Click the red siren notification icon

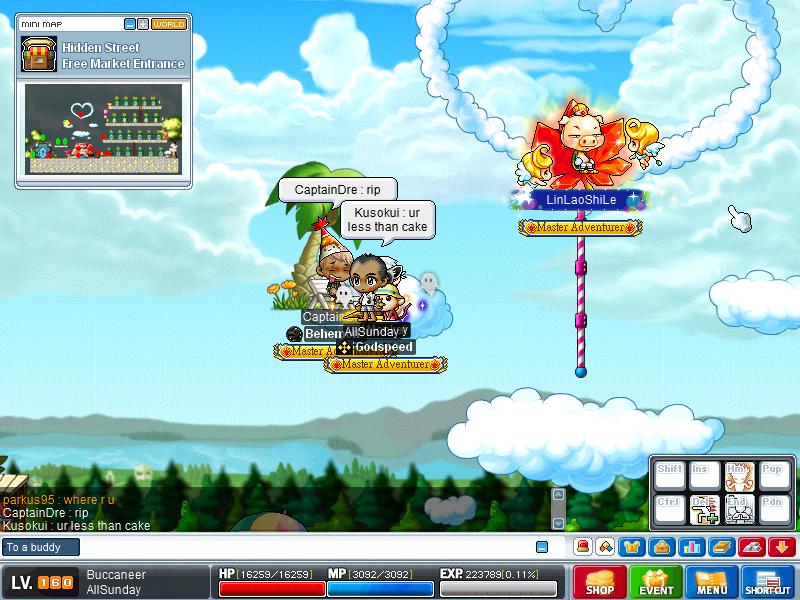[582, 547]
